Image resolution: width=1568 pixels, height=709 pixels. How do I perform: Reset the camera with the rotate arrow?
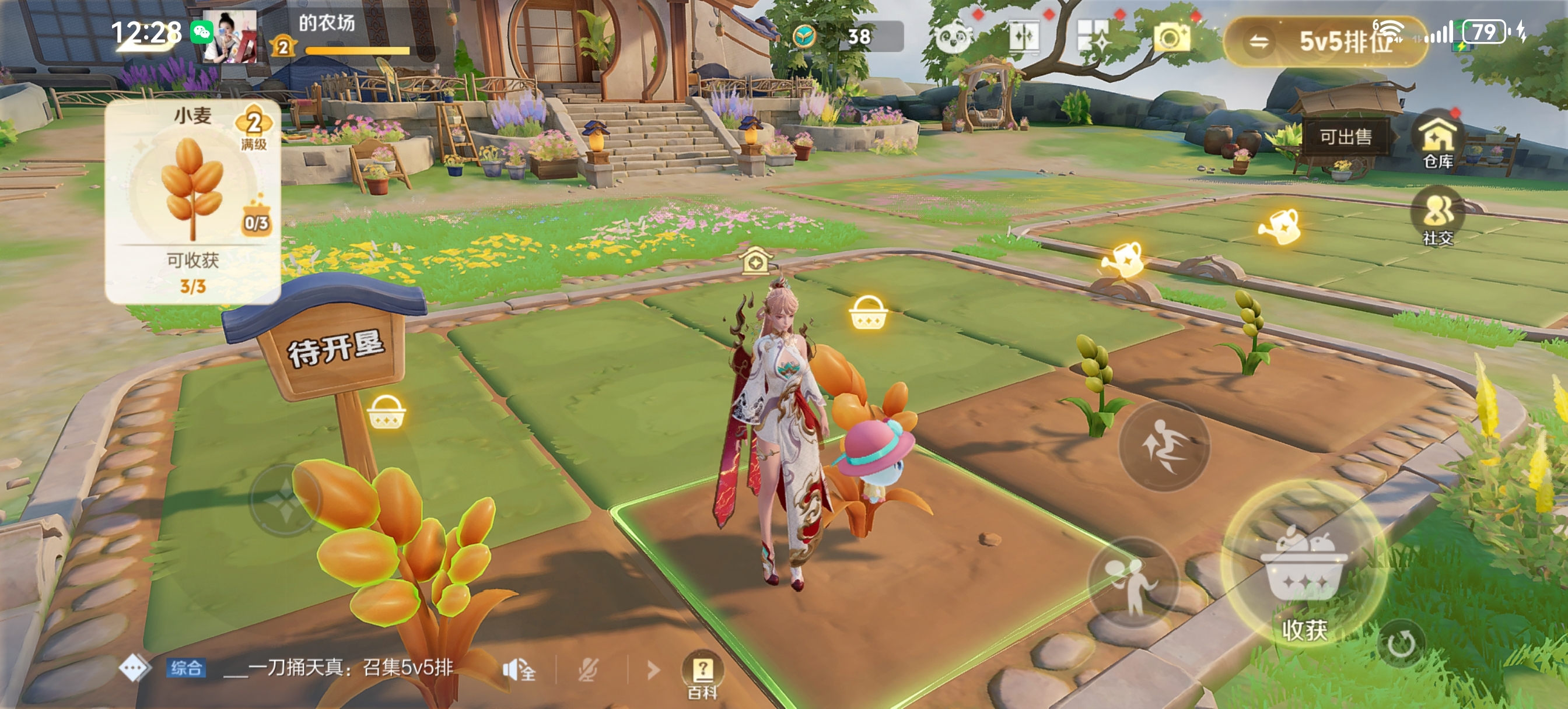[1401, 643]
